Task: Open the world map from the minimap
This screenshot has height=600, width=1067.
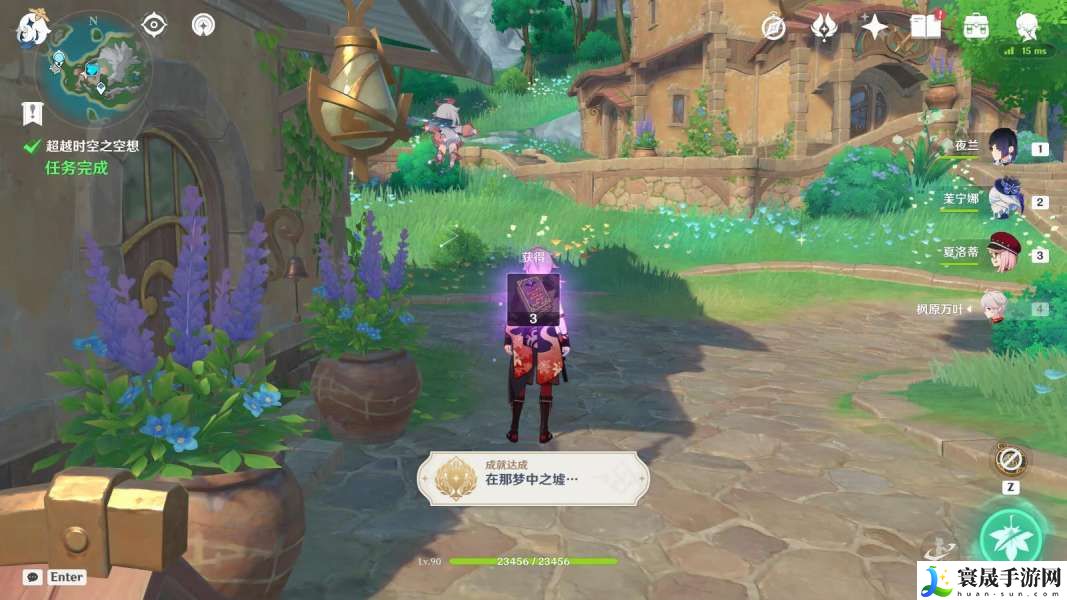Action: point(93,68)
